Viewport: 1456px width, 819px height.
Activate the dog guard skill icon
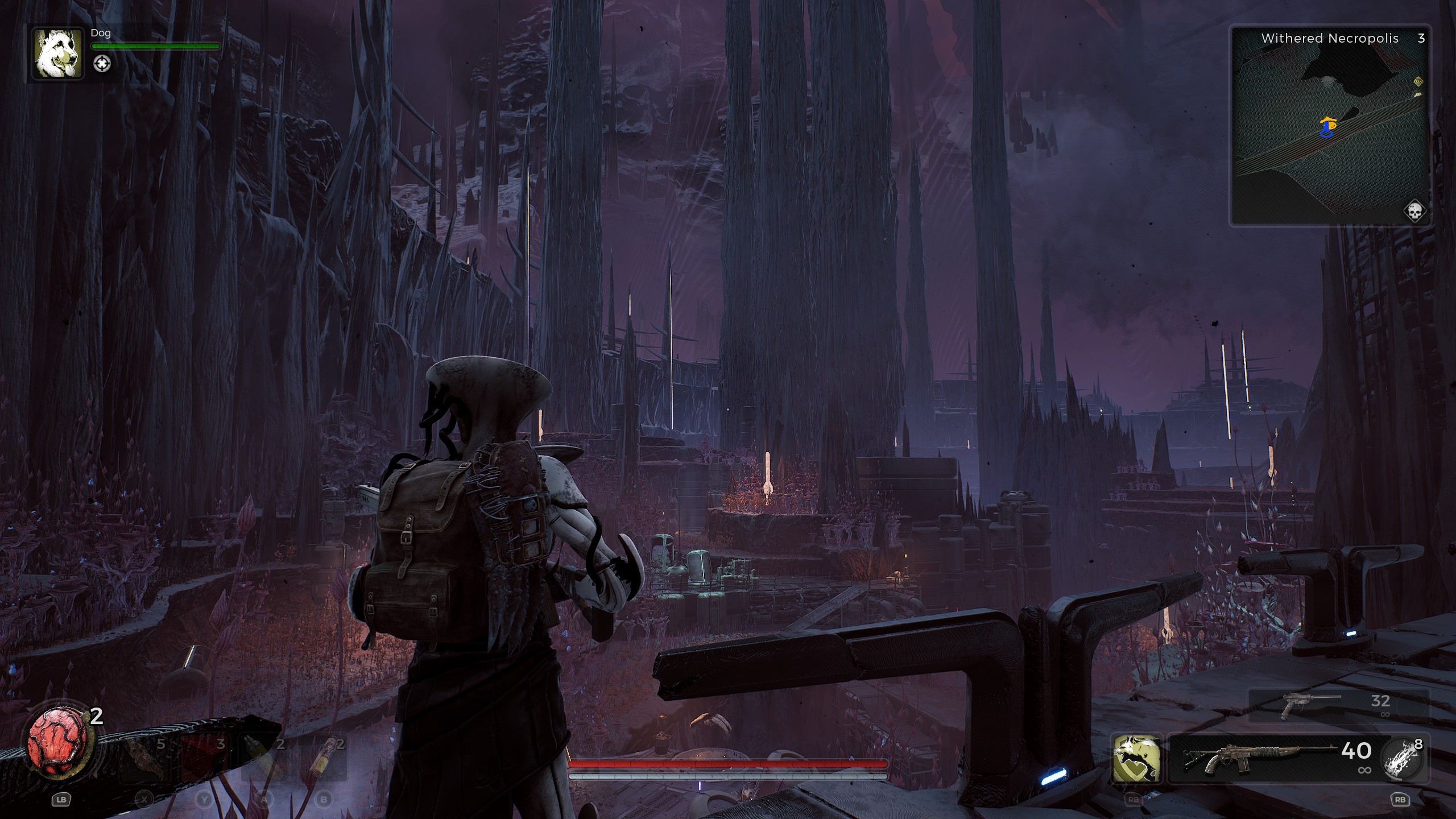click(x=1137, y=758)
